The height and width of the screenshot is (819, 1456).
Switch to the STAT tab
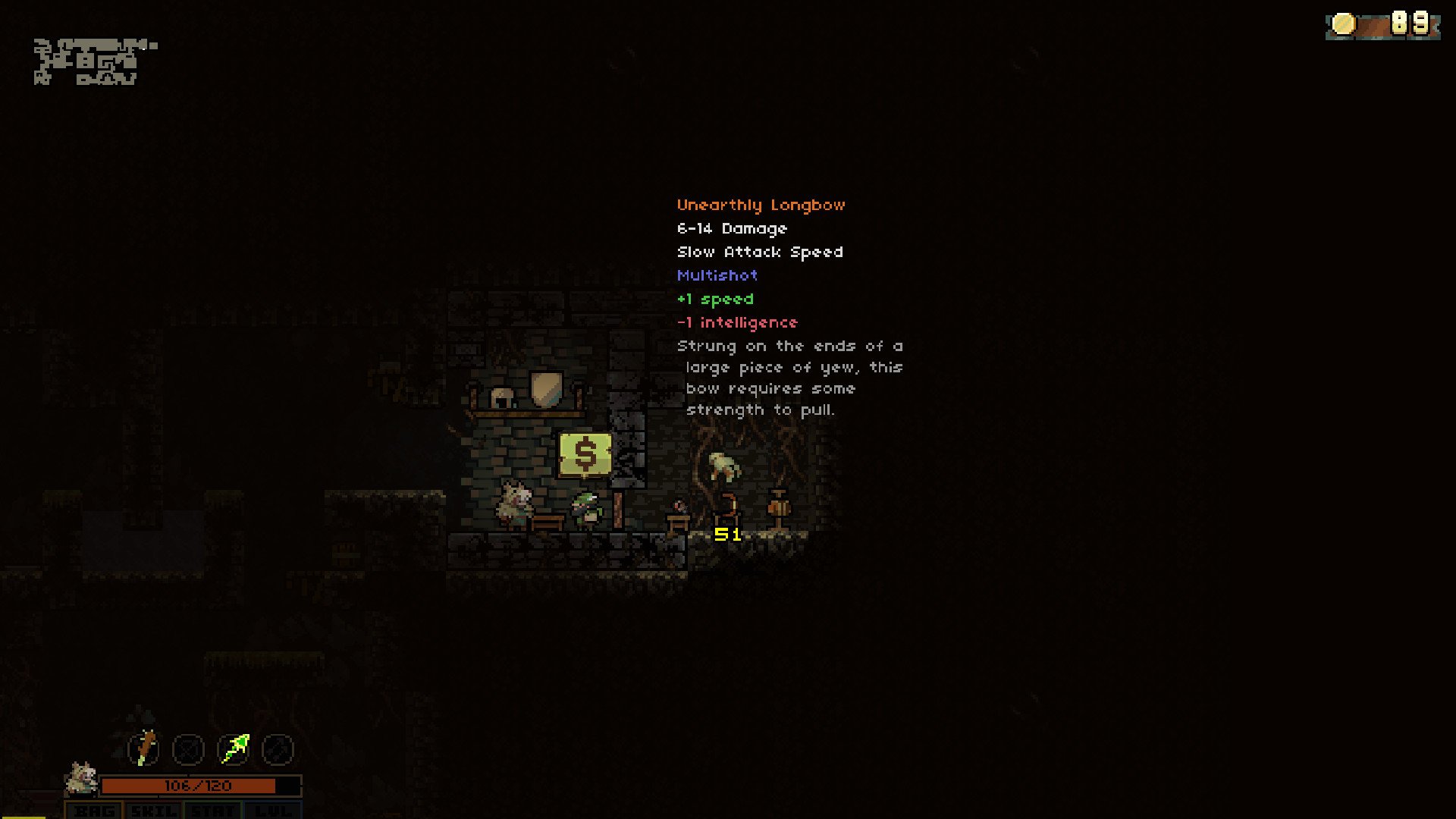pos(213,811)
